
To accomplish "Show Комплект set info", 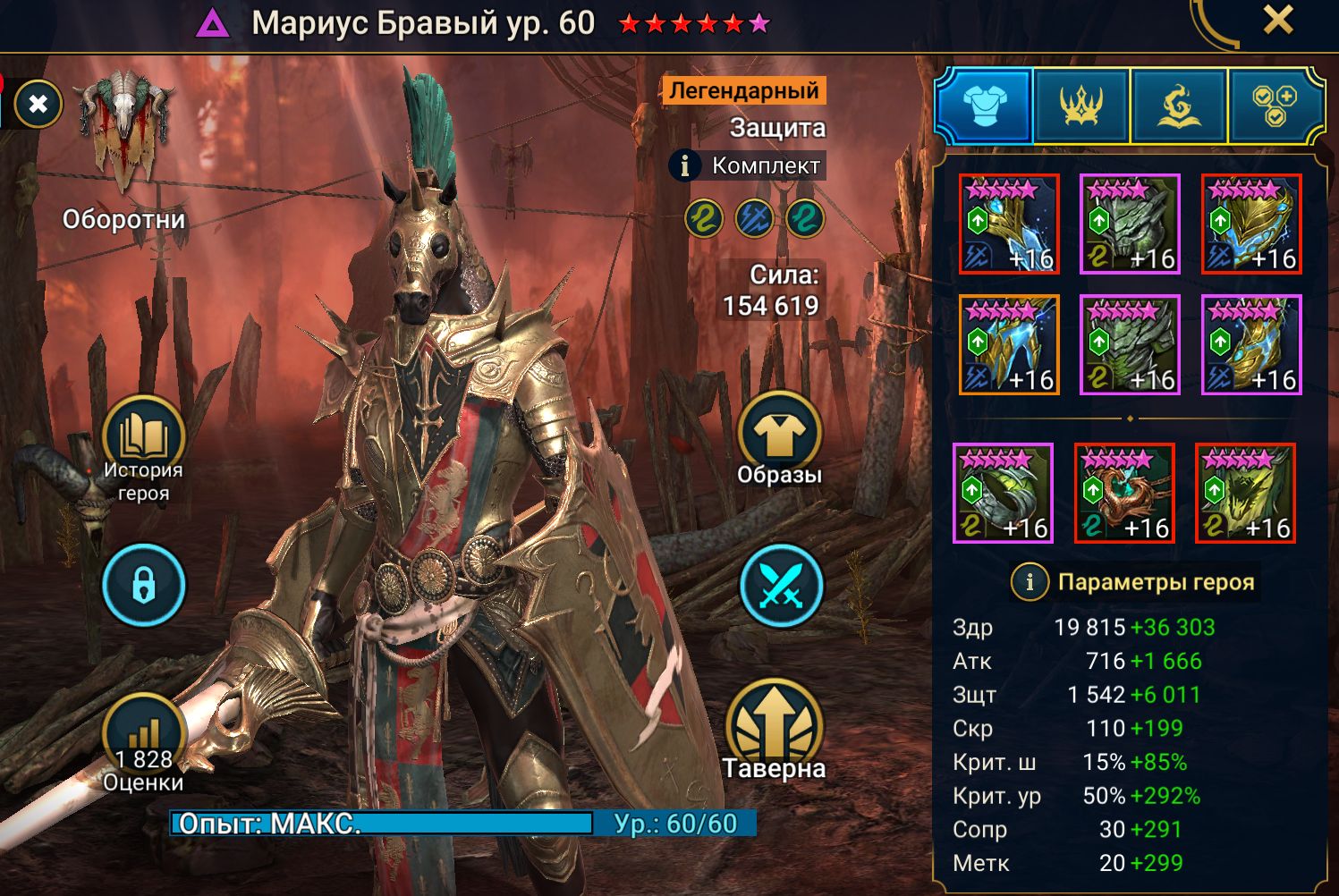I will click(x=685, y=165).
